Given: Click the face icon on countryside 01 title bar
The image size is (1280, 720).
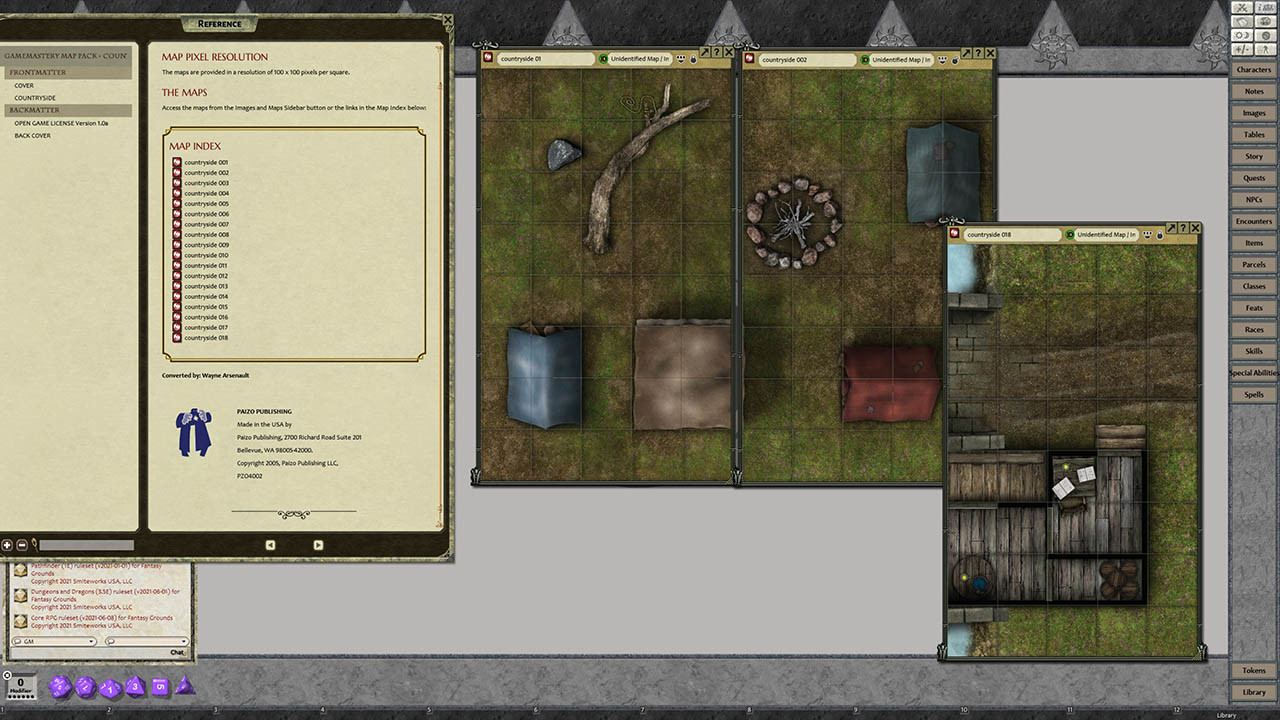Looking at the screenshot, I should click(x=680, y=59).
